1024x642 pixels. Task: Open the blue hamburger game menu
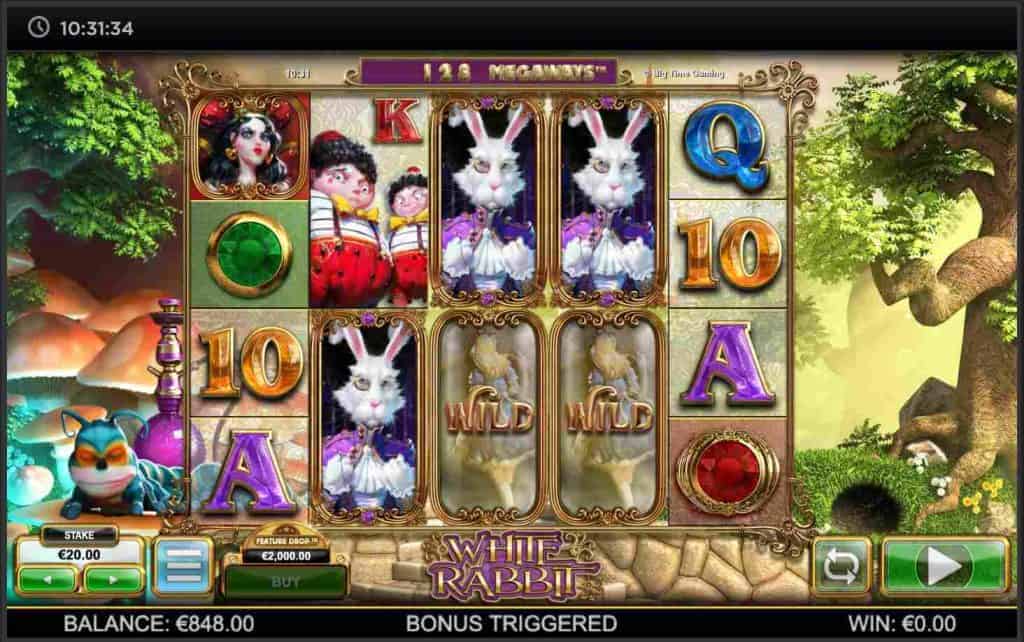click(182, 567)
